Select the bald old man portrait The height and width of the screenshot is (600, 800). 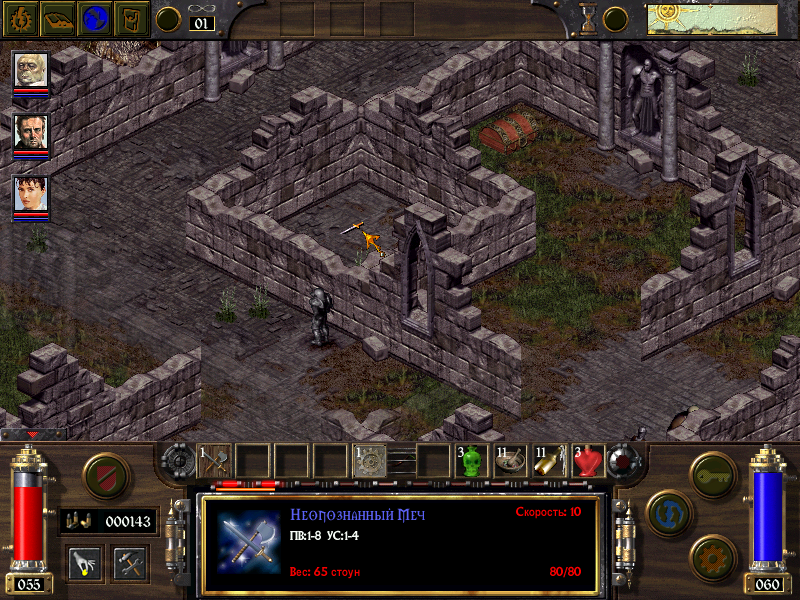tap(31, 71)
